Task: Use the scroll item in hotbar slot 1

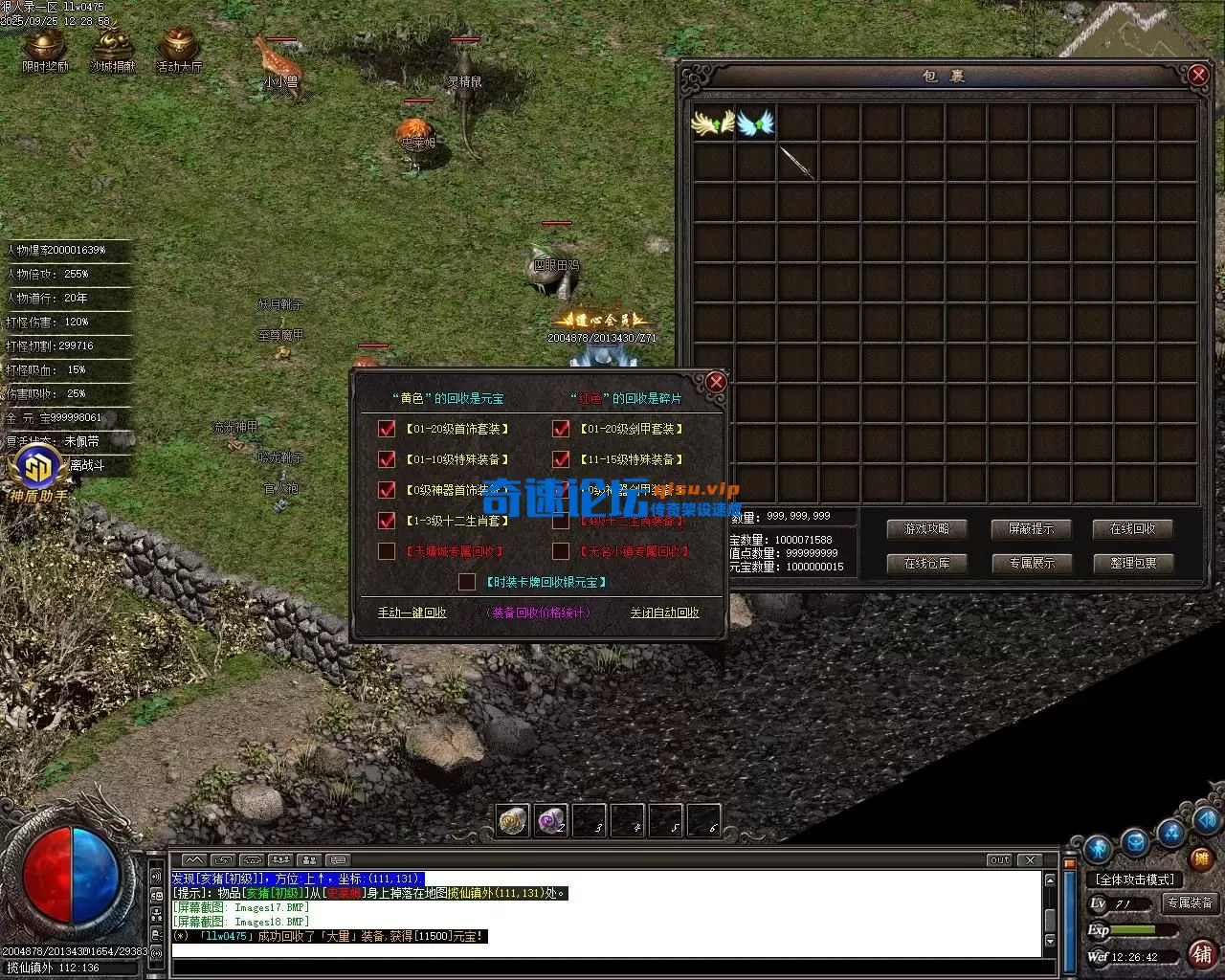Action: (513, 821)
